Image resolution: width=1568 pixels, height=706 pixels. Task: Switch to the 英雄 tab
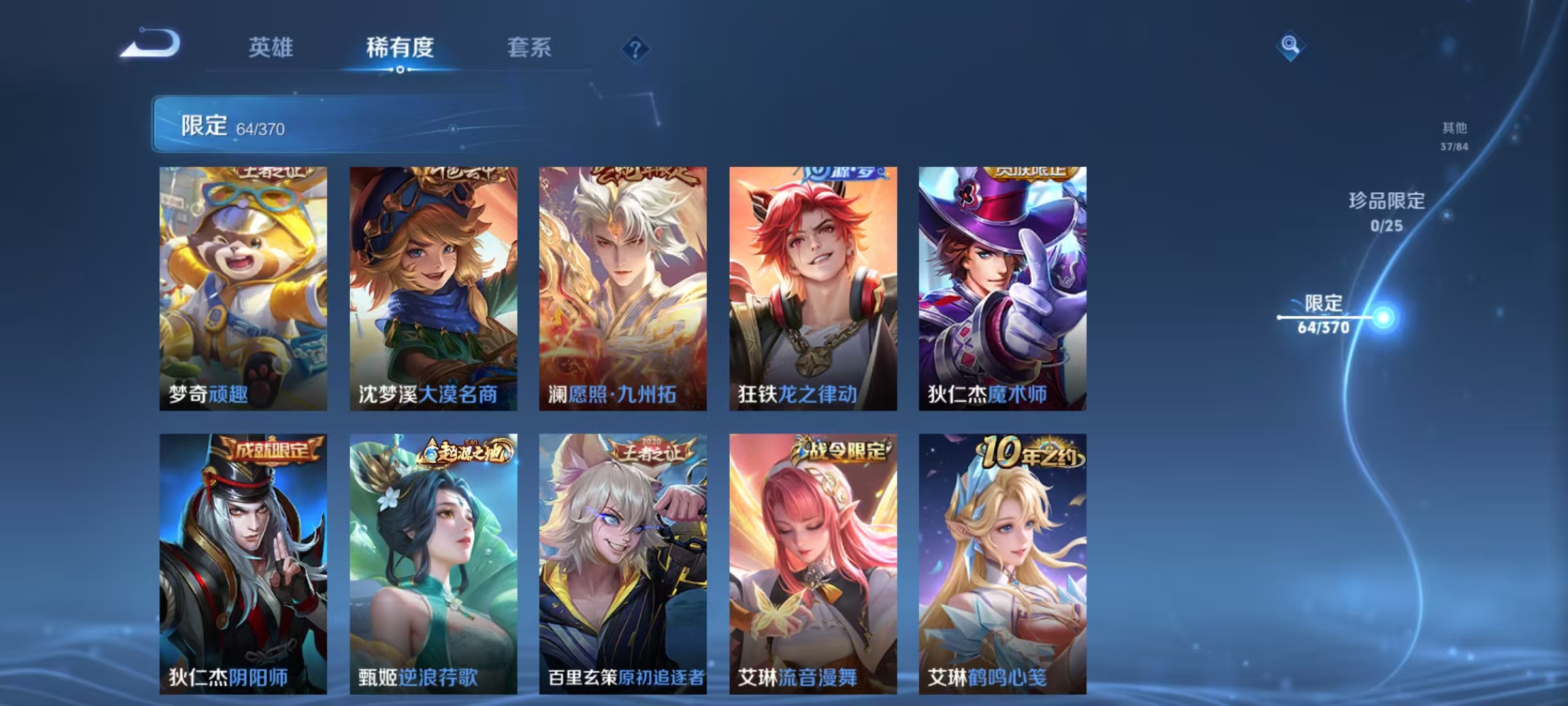(x=272, y=48)
